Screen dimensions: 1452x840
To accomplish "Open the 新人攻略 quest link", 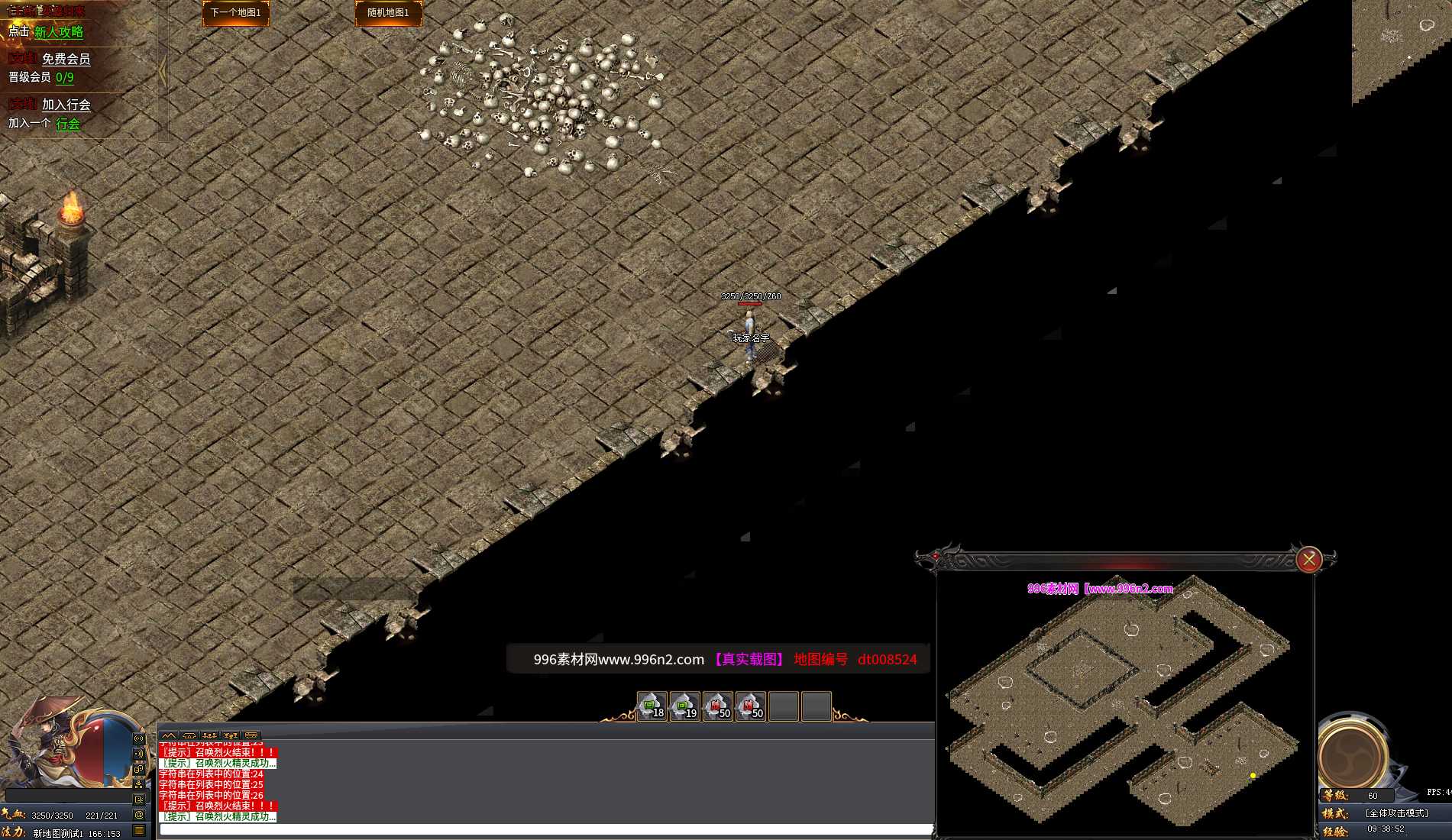I will [x=58, y=32].
